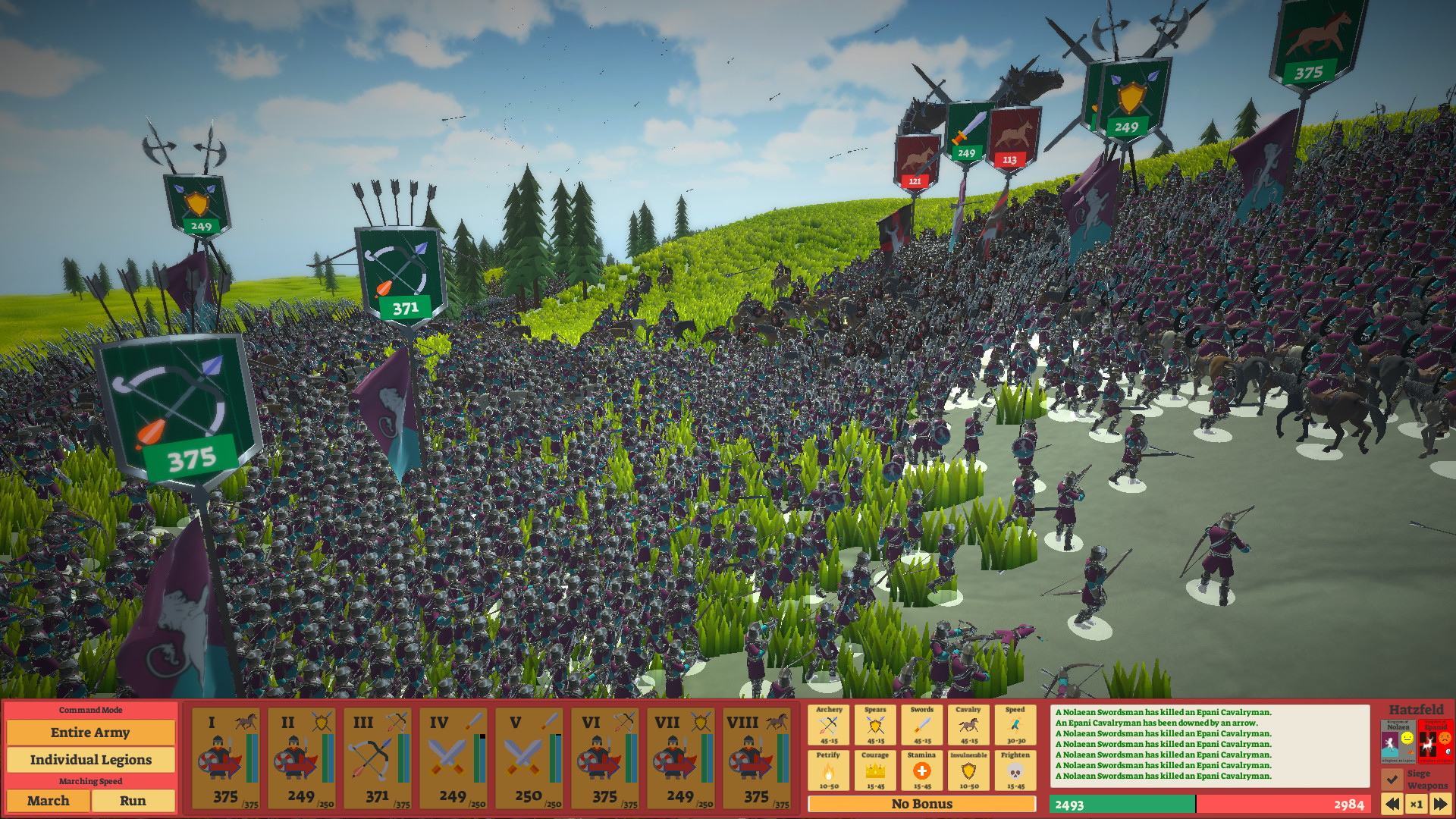Set marching speed to Run
The height and width of the screenshot is (819, 1456).
click(x=133, y=801)
